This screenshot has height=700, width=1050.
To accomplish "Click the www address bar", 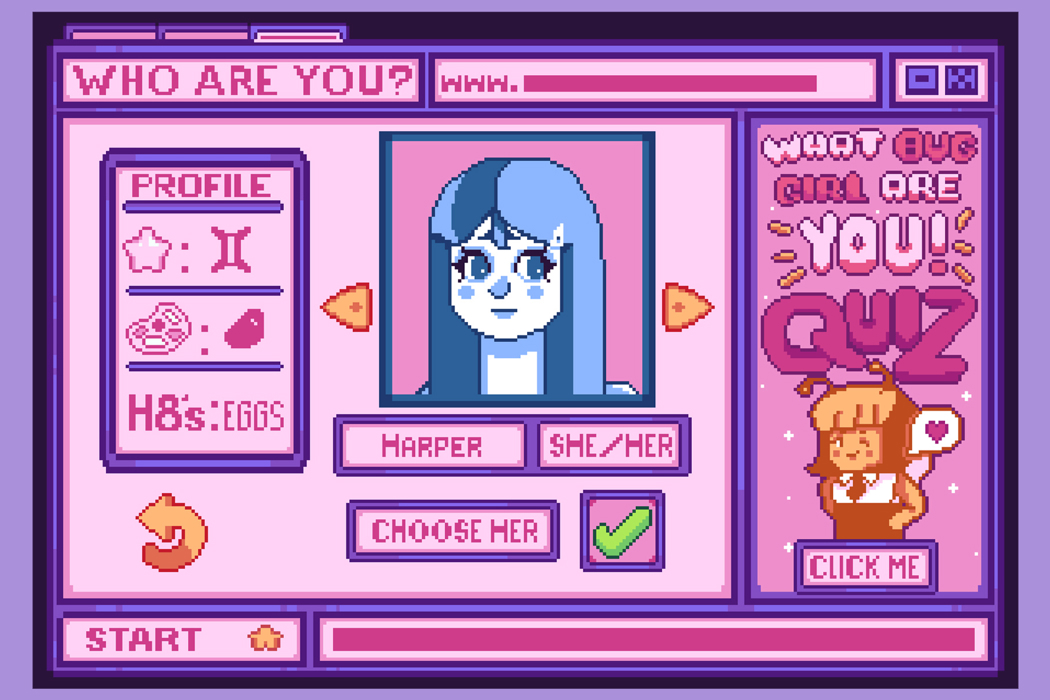I will coord(655,82).
